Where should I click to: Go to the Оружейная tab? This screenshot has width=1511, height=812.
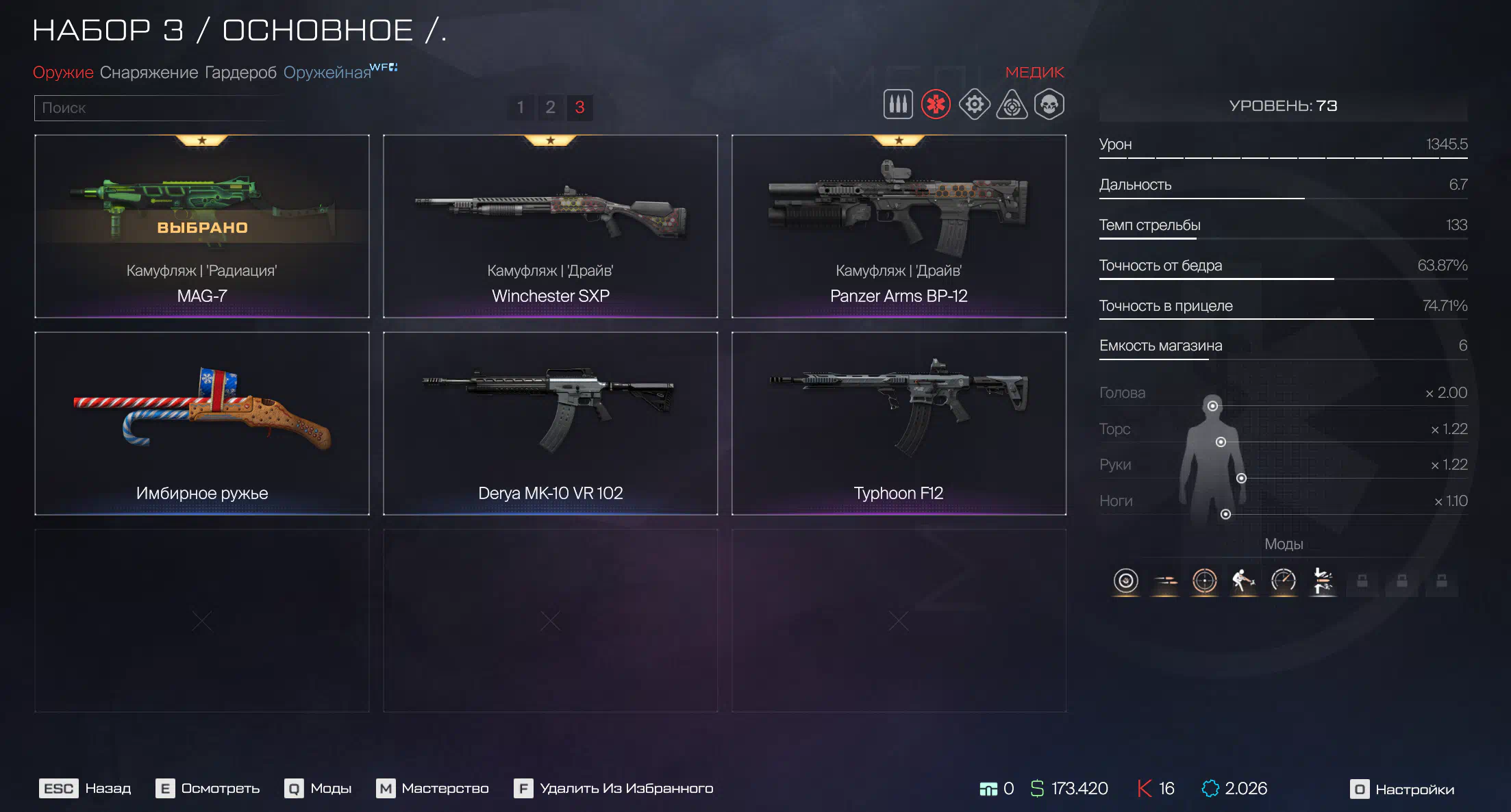click(x=327, y=73)
